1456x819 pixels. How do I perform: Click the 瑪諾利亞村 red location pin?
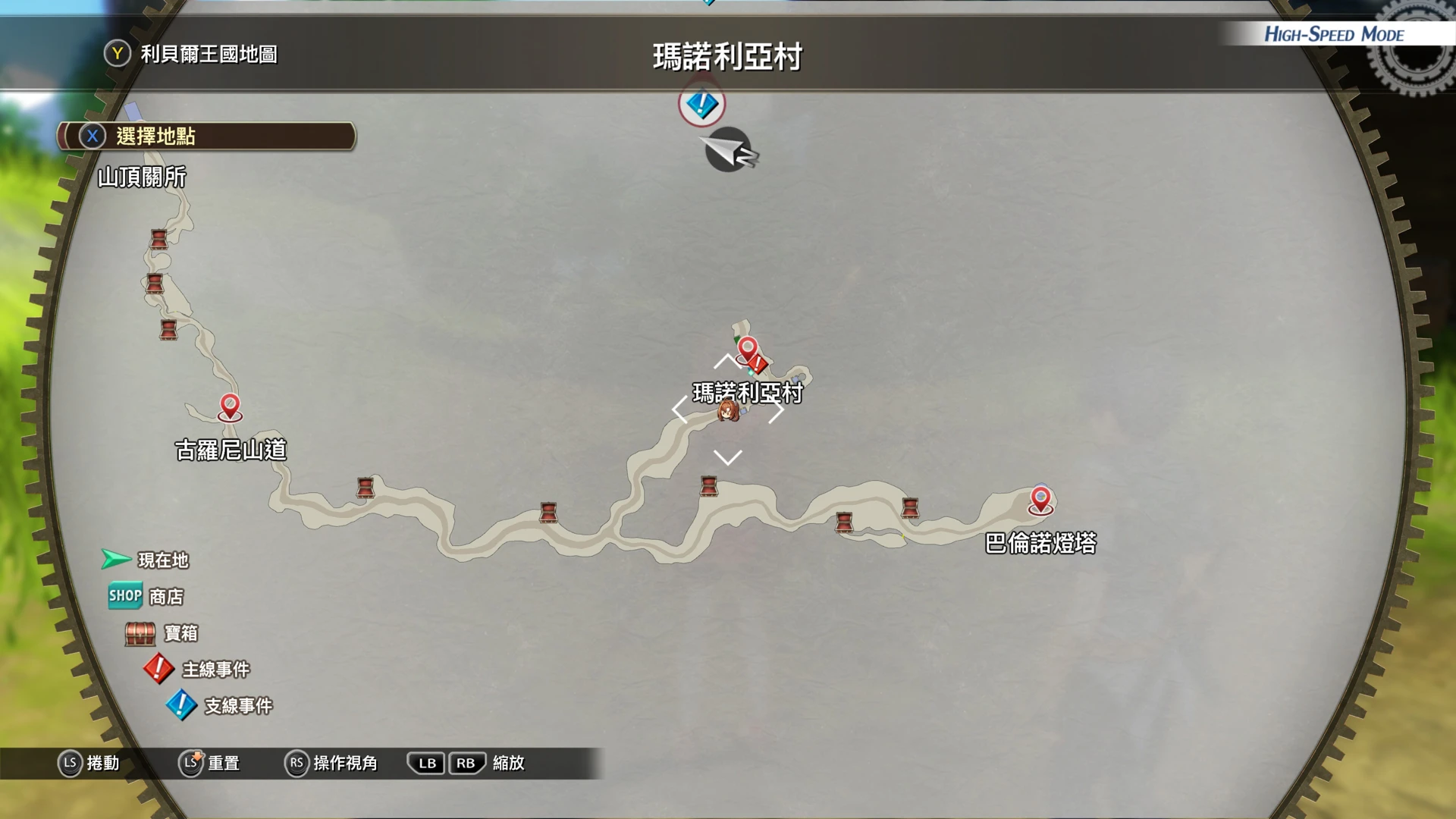pyautogui.click(x=747, y=349)
